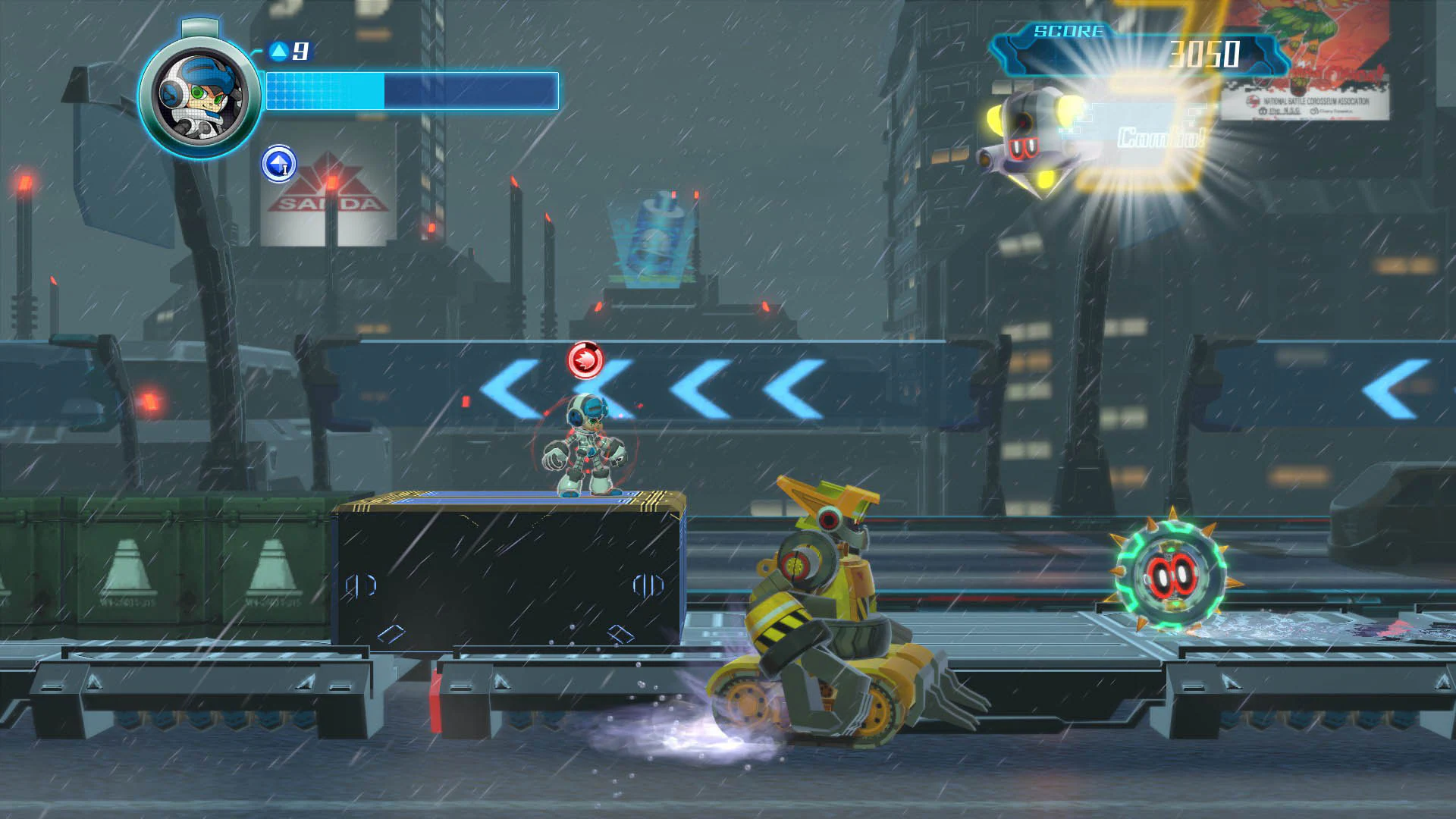Click the blue crystal energy item icon

(278, 163)
